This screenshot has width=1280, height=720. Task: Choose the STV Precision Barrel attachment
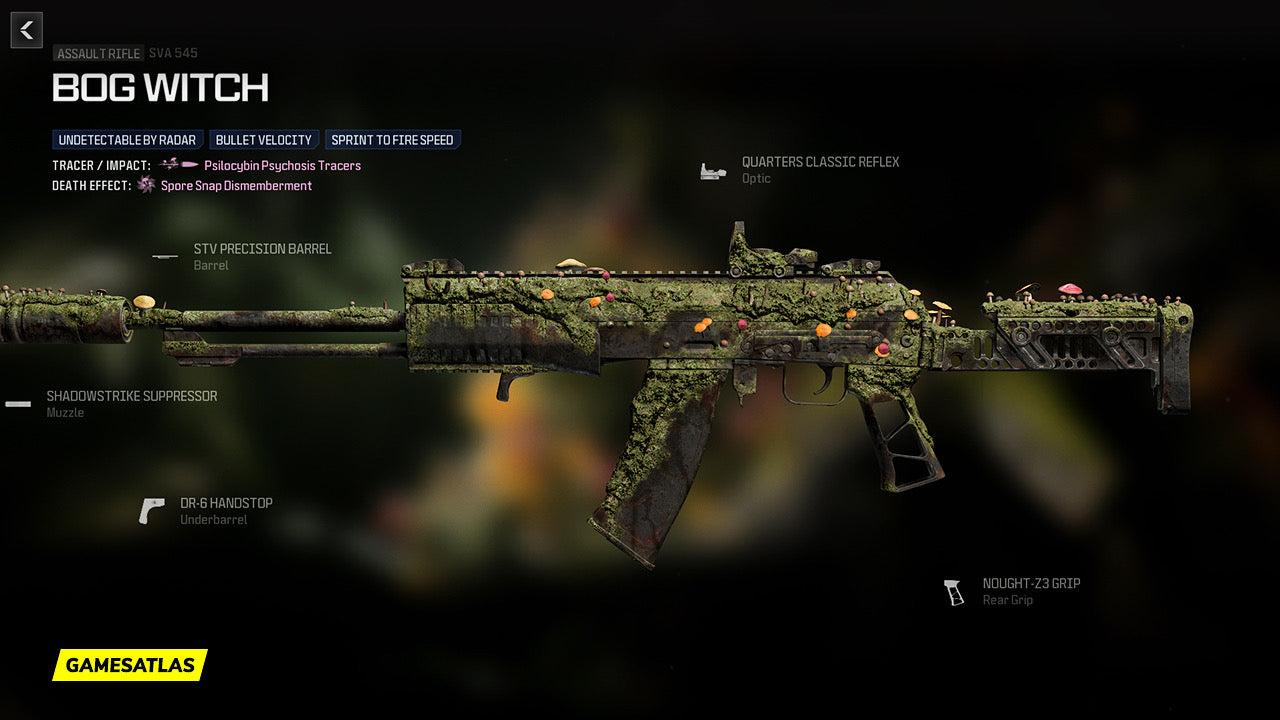tap(262, 249)
